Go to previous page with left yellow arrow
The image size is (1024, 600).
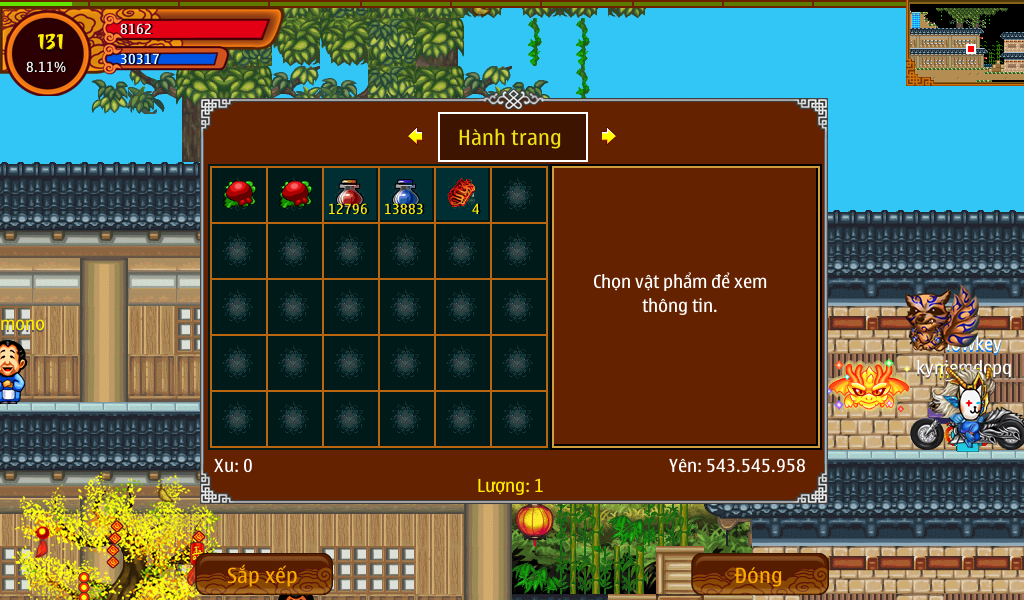click(x=415, y=136)
